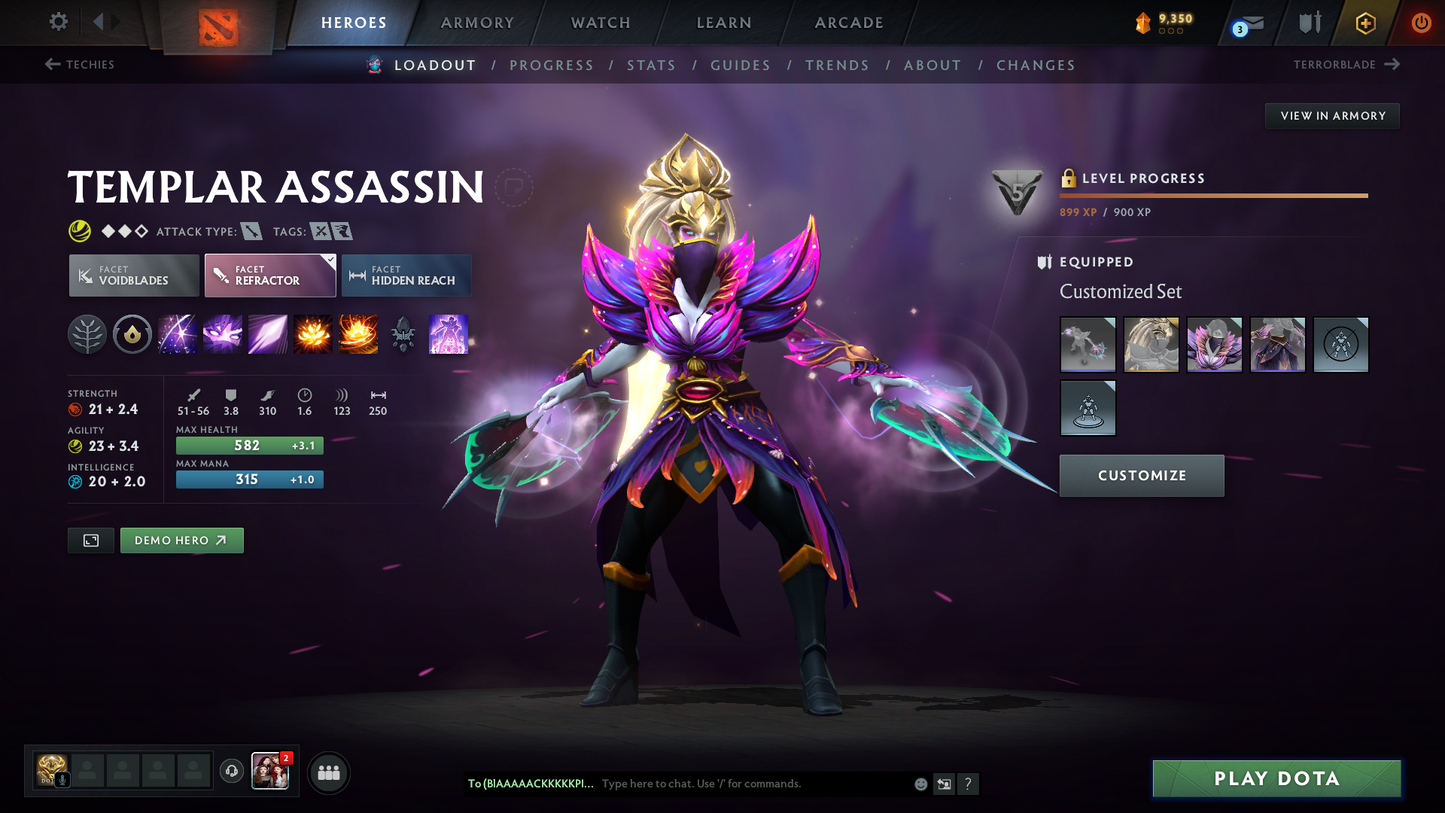This screenshot has height=813, width=1445.
Task: Select the Psi Blades ability icon
Action: pyautogui.click(x=267, y=333)
